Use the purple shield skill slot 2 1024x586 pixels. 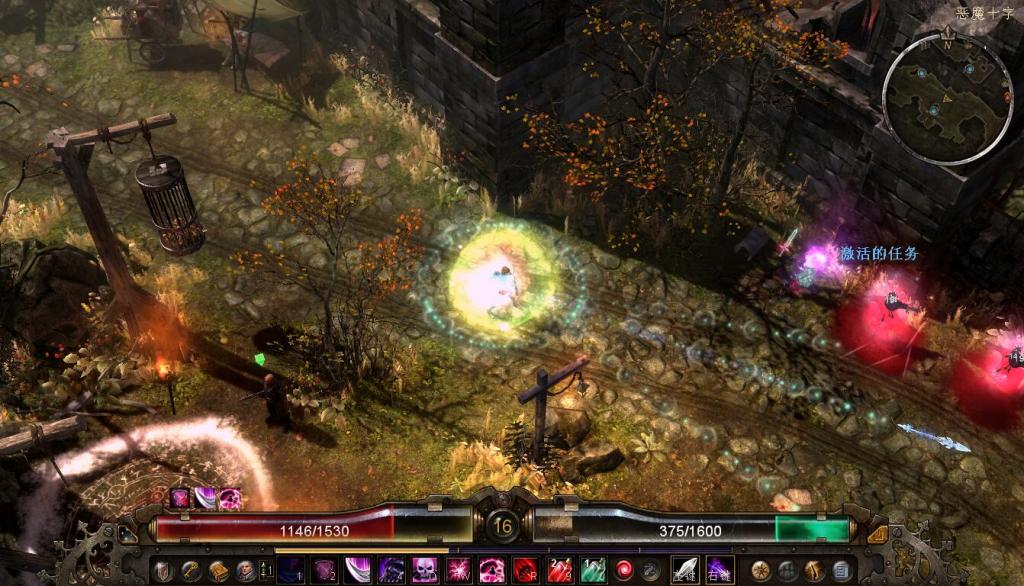point(324,571)
